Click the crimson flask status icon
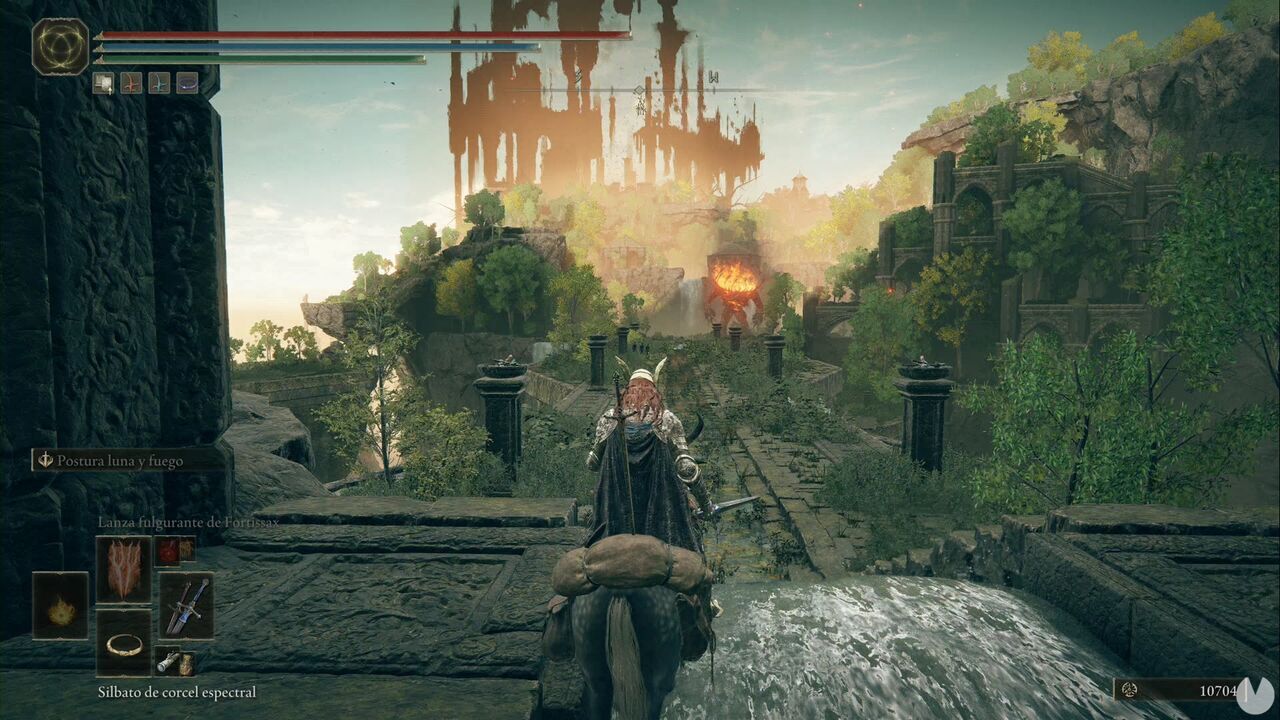Screen dimensions: 1280x720 coord(131,83)
